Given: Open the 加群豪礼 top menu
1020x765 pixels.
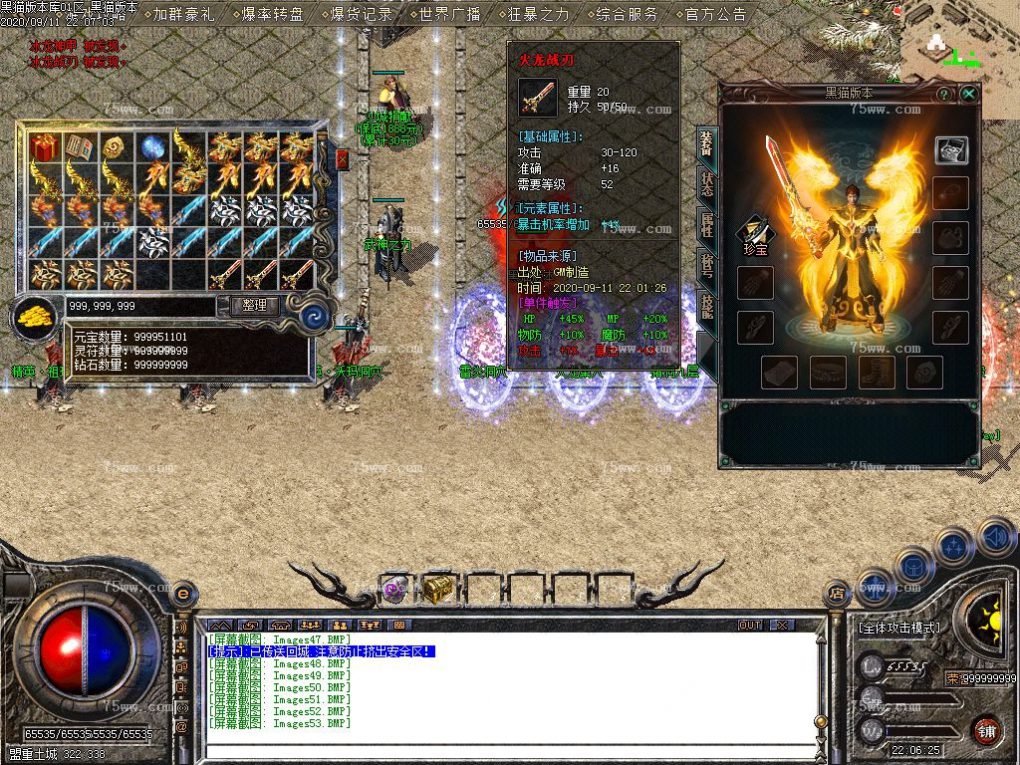Looking at the screenshot, I should tap(184, 14).
